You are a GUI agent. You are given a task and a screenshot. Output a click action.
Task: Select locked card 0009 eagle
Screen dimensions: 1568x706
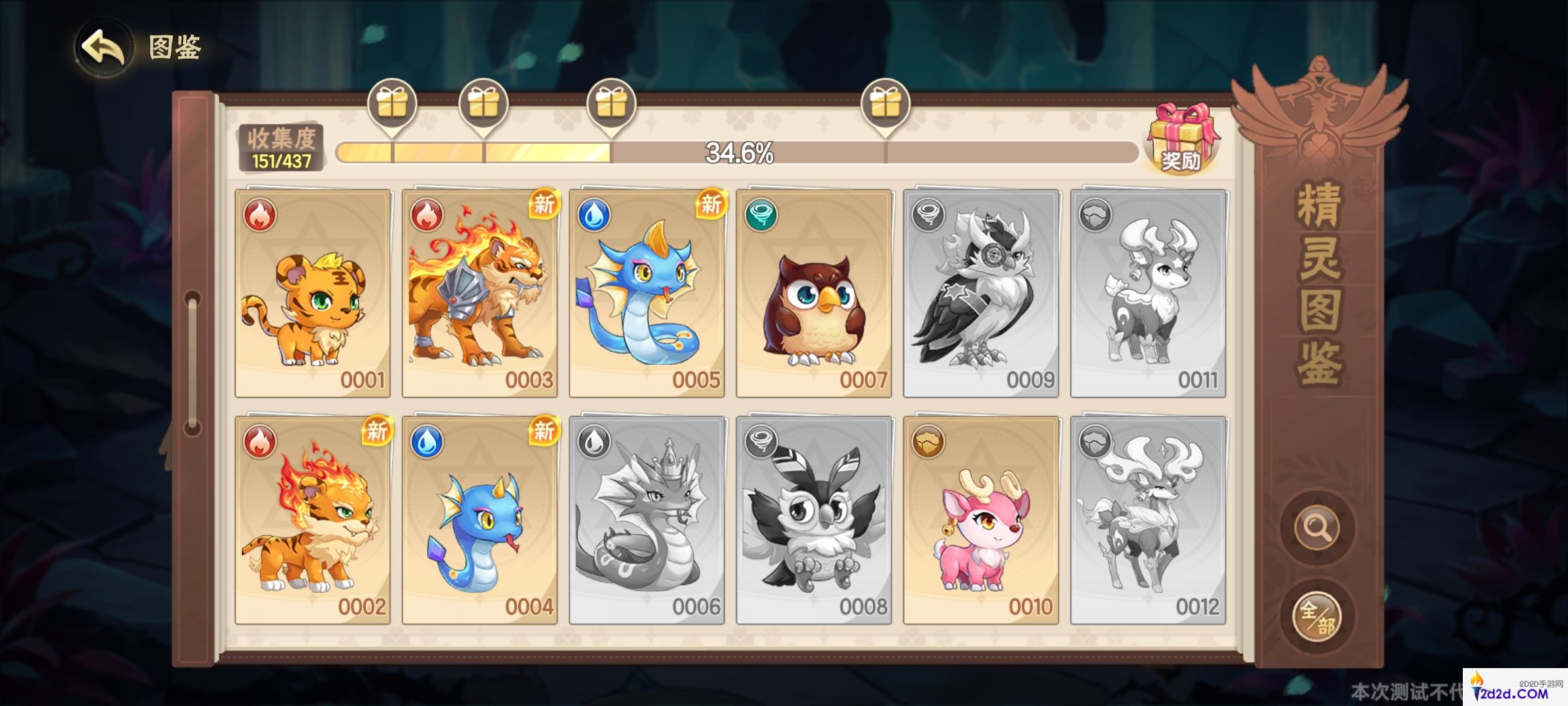click(981, 294)
